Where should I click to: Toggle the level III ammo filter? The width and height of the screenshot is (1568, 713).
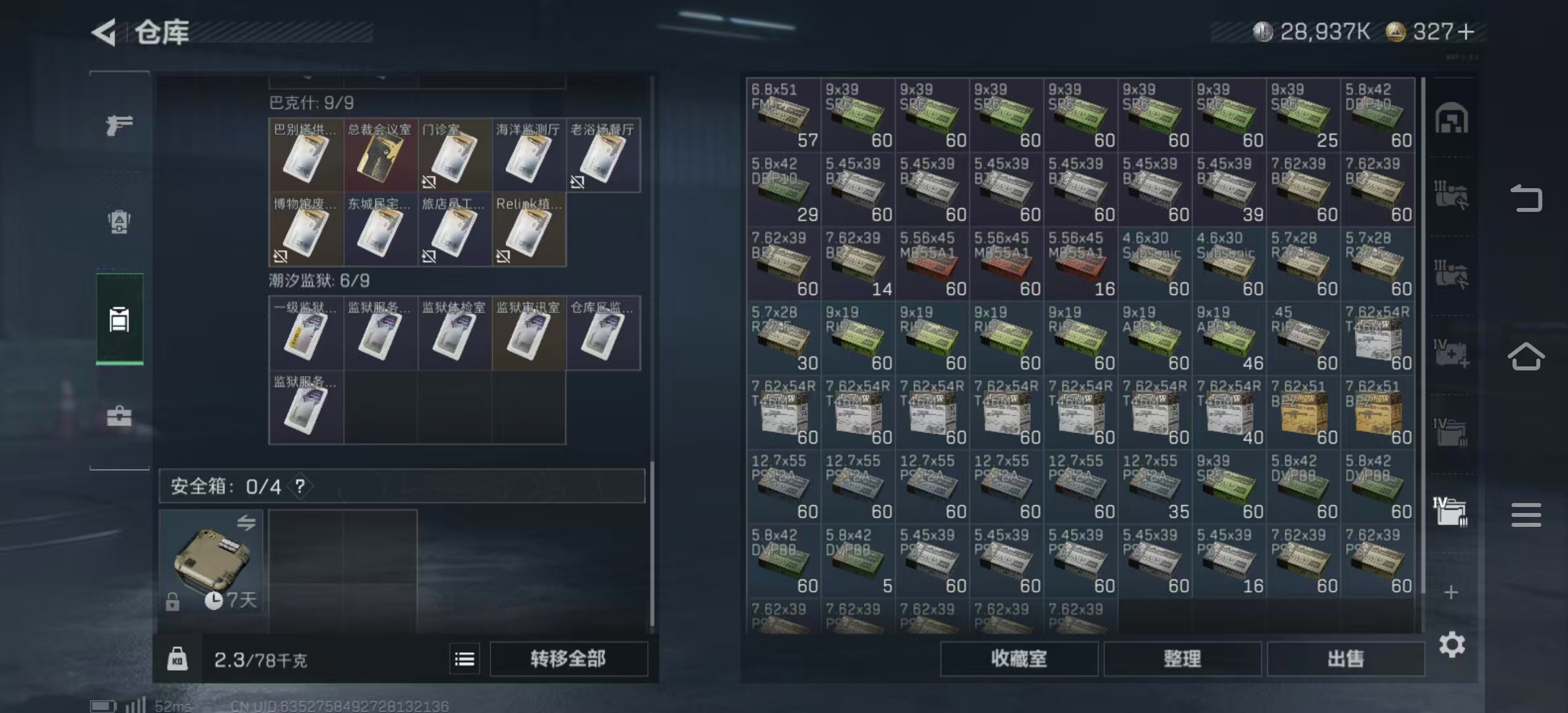pyautogui.click(x=1452, y=195)
